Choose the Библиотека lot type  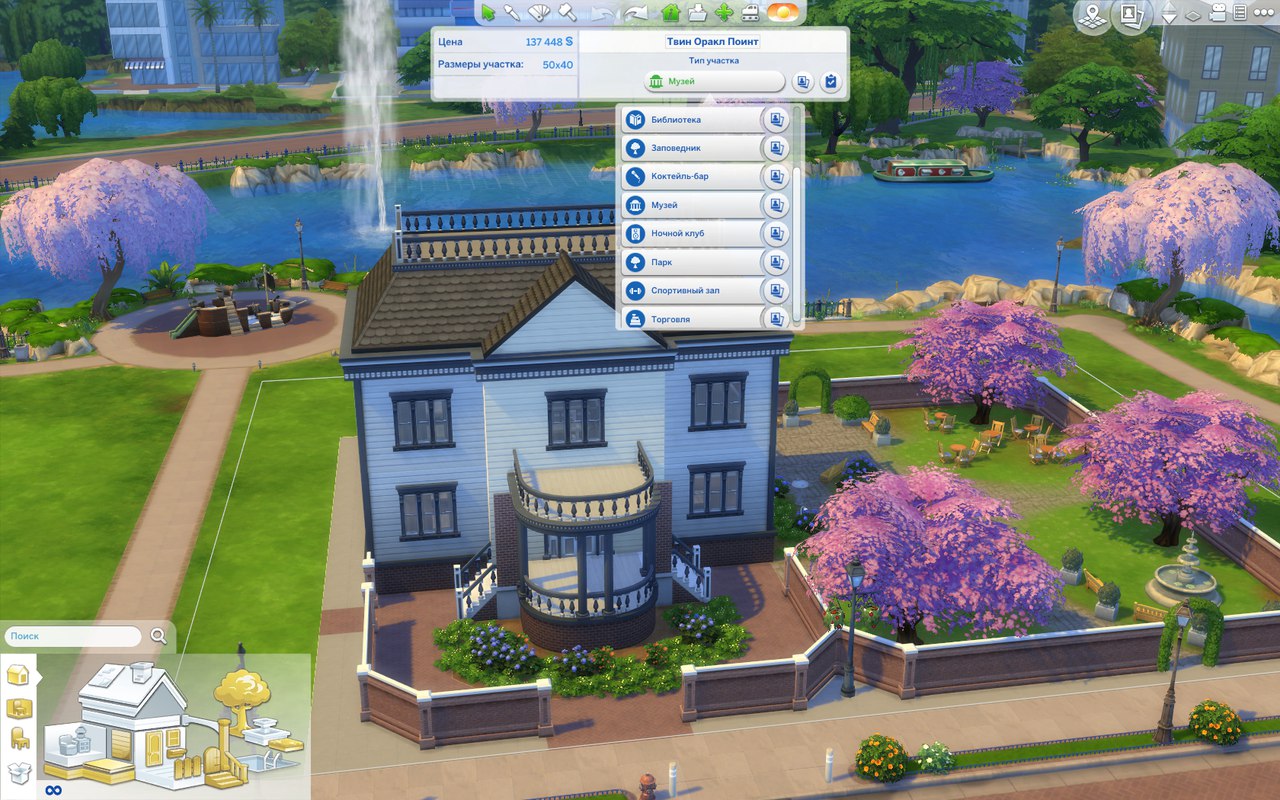click(690, 120)
